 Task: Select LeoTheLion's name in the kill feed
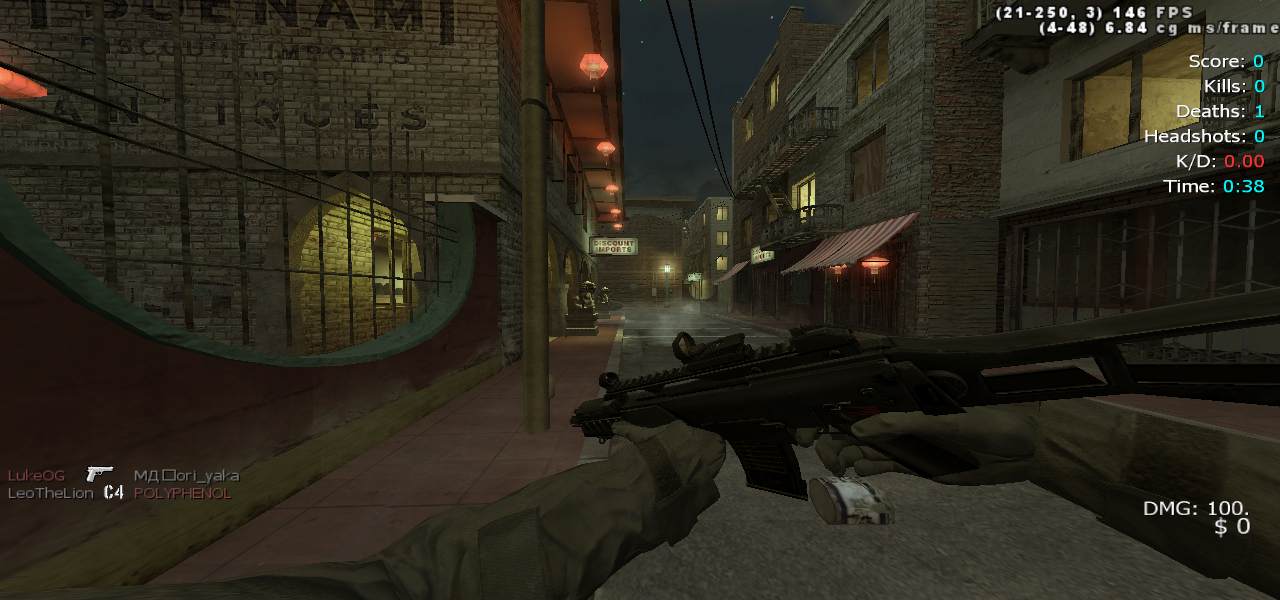coord(51,493)
